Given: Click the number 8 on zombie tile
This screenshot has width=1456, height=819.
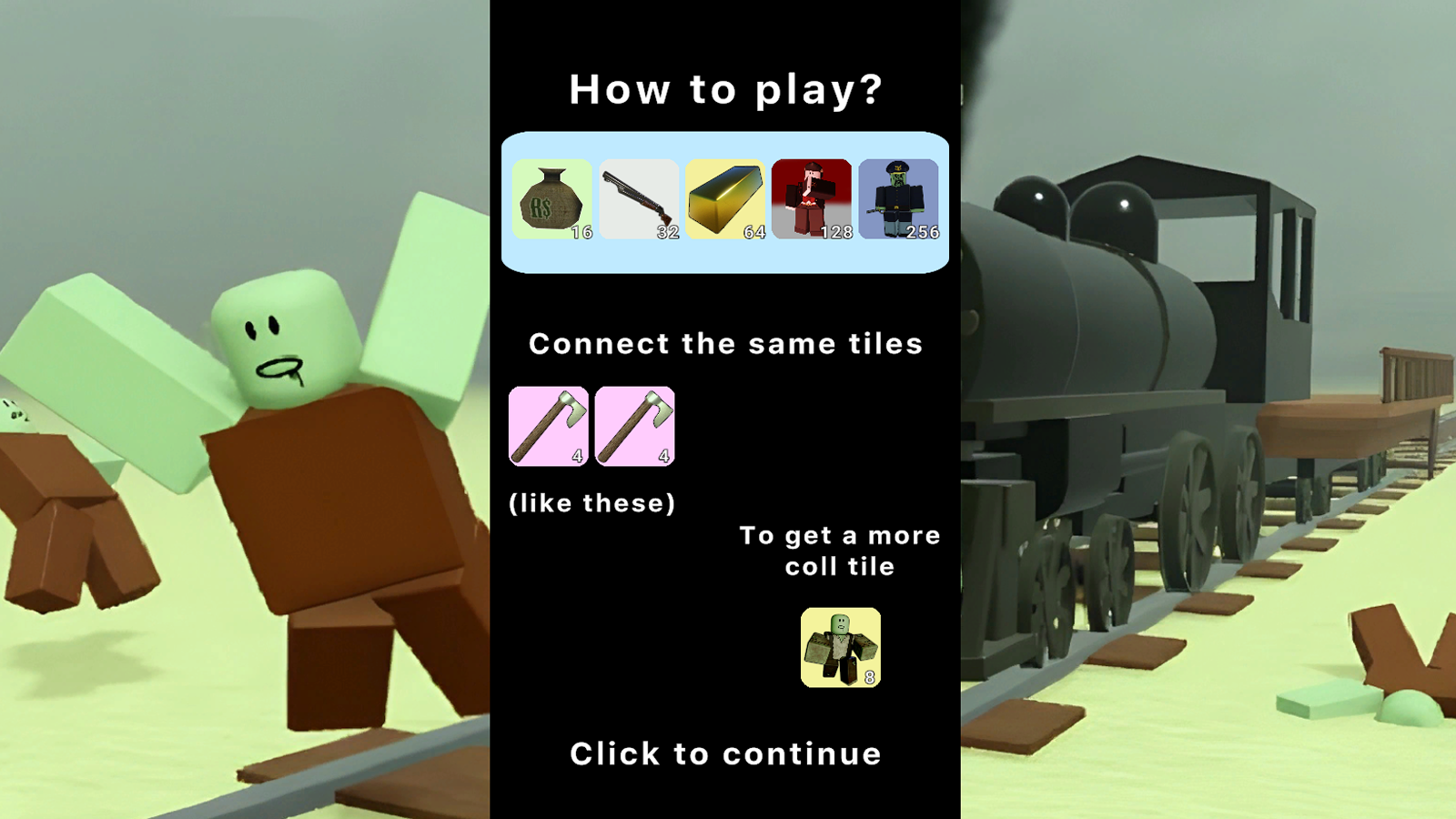Looking at the screenshot, I should point(870,677).
